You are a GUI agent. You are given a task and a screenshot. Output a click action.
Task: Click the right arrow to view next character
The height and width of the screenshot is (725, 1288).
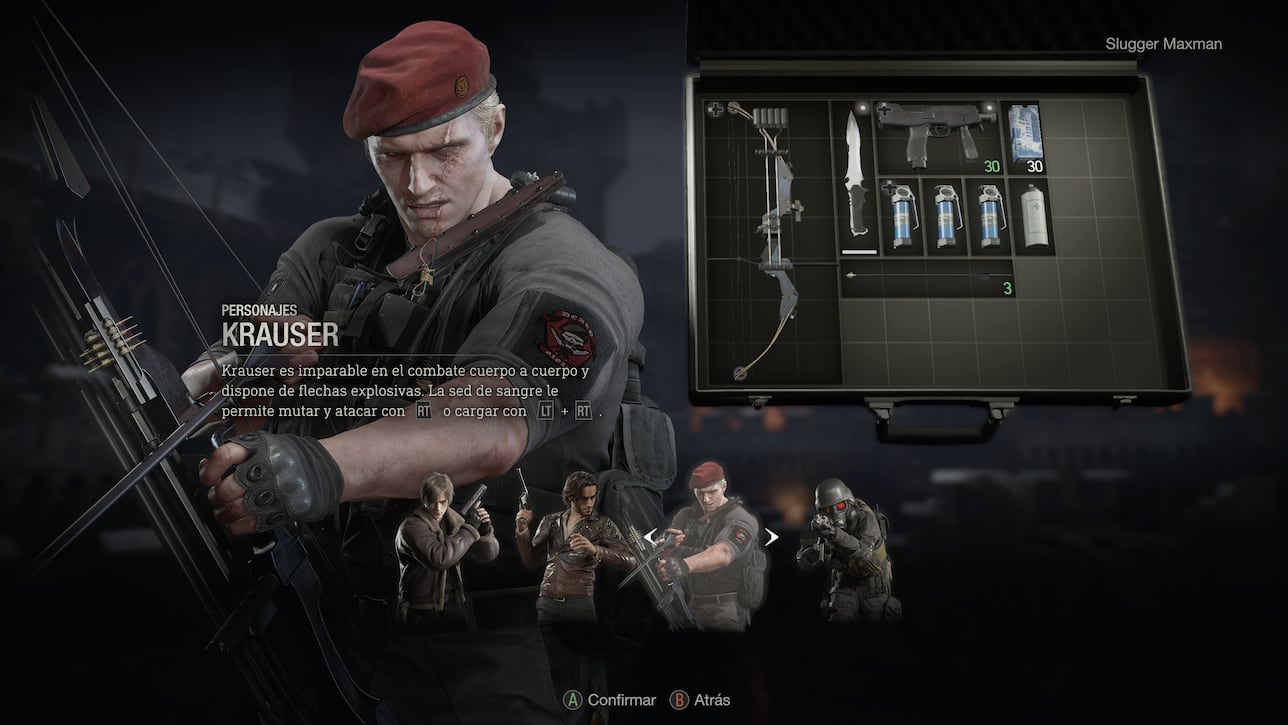pyautogui.click(x=770, y=537)
